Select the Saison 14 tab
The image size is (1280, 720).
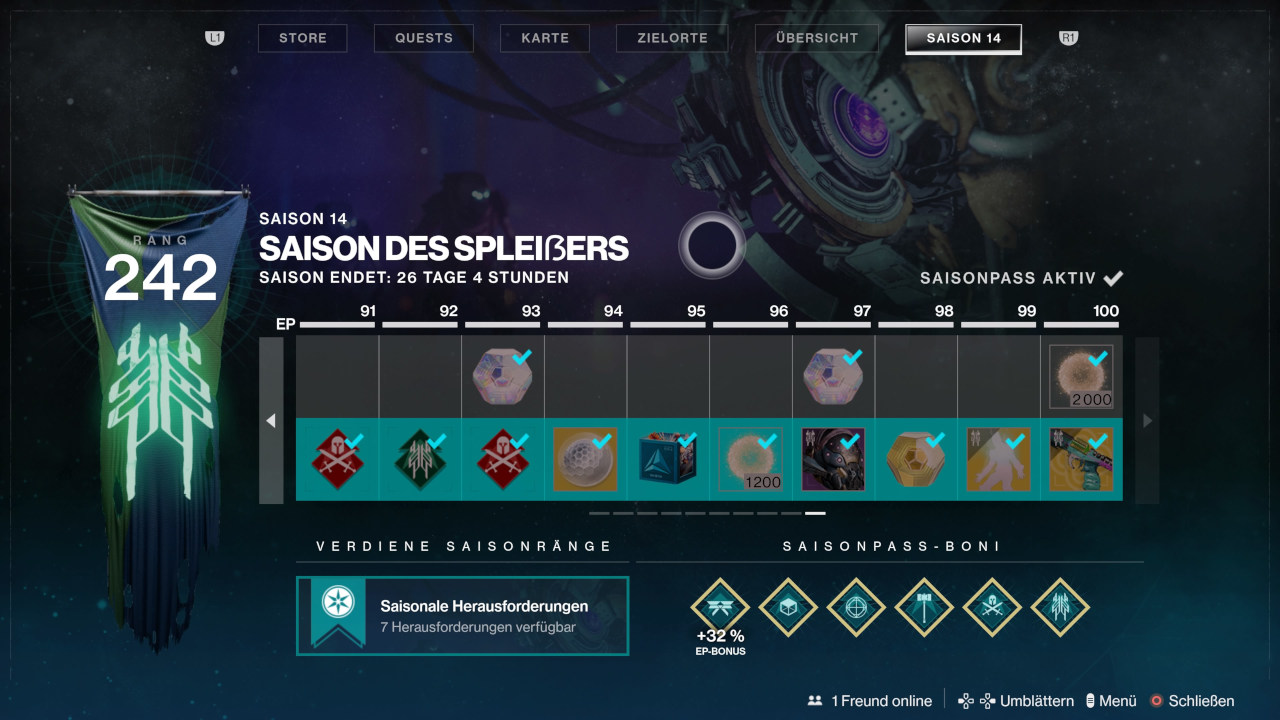pos(963,38)
